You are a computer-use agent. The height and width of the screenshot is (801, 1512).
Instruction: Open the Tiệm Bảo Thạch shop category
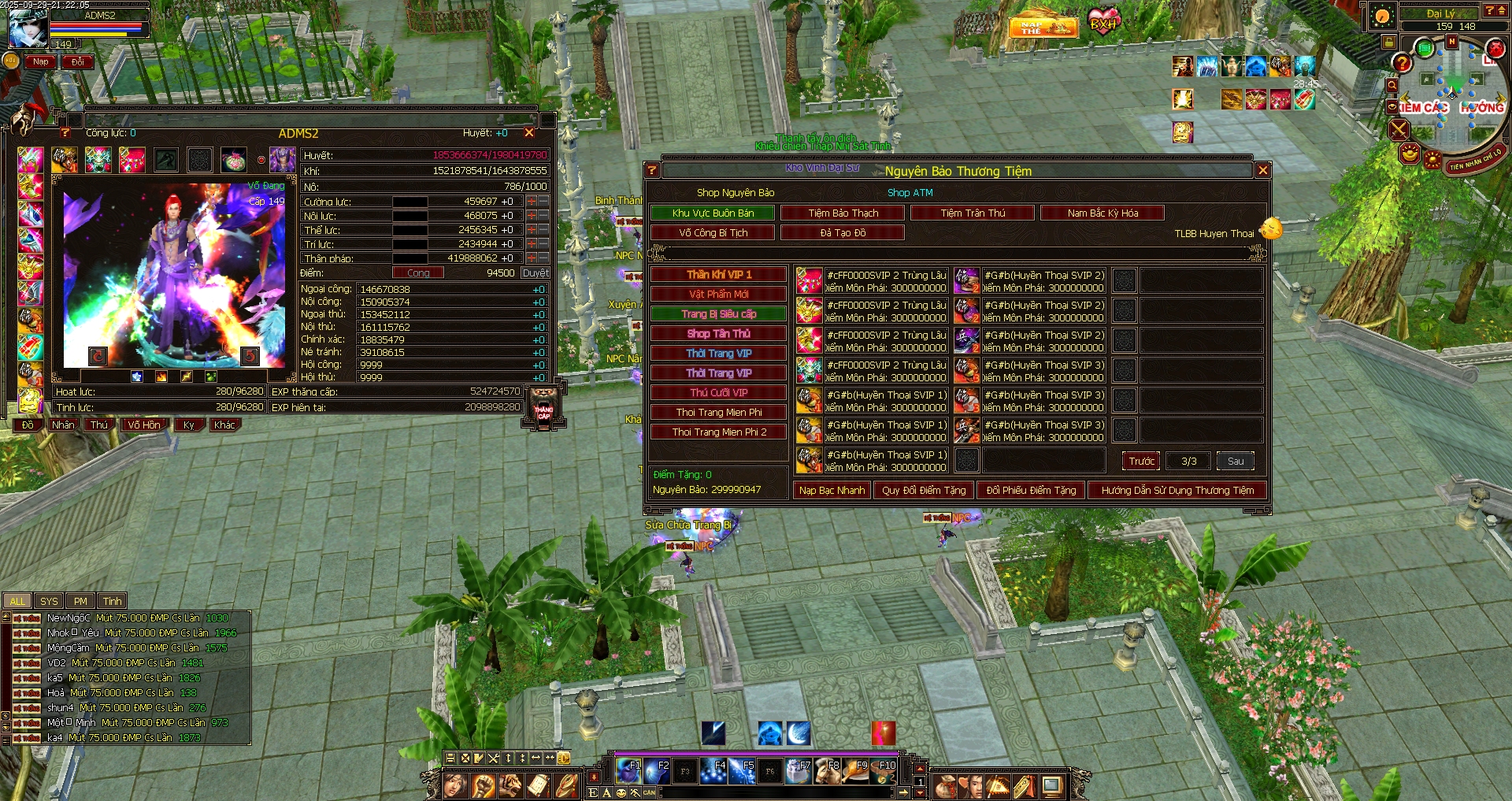click(x=843, y=213)
